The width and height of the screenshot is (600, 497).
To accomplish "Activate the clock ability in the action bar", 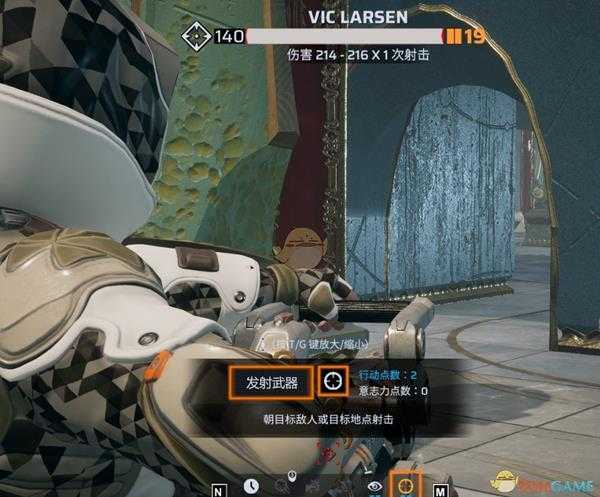I will [252, 486].
